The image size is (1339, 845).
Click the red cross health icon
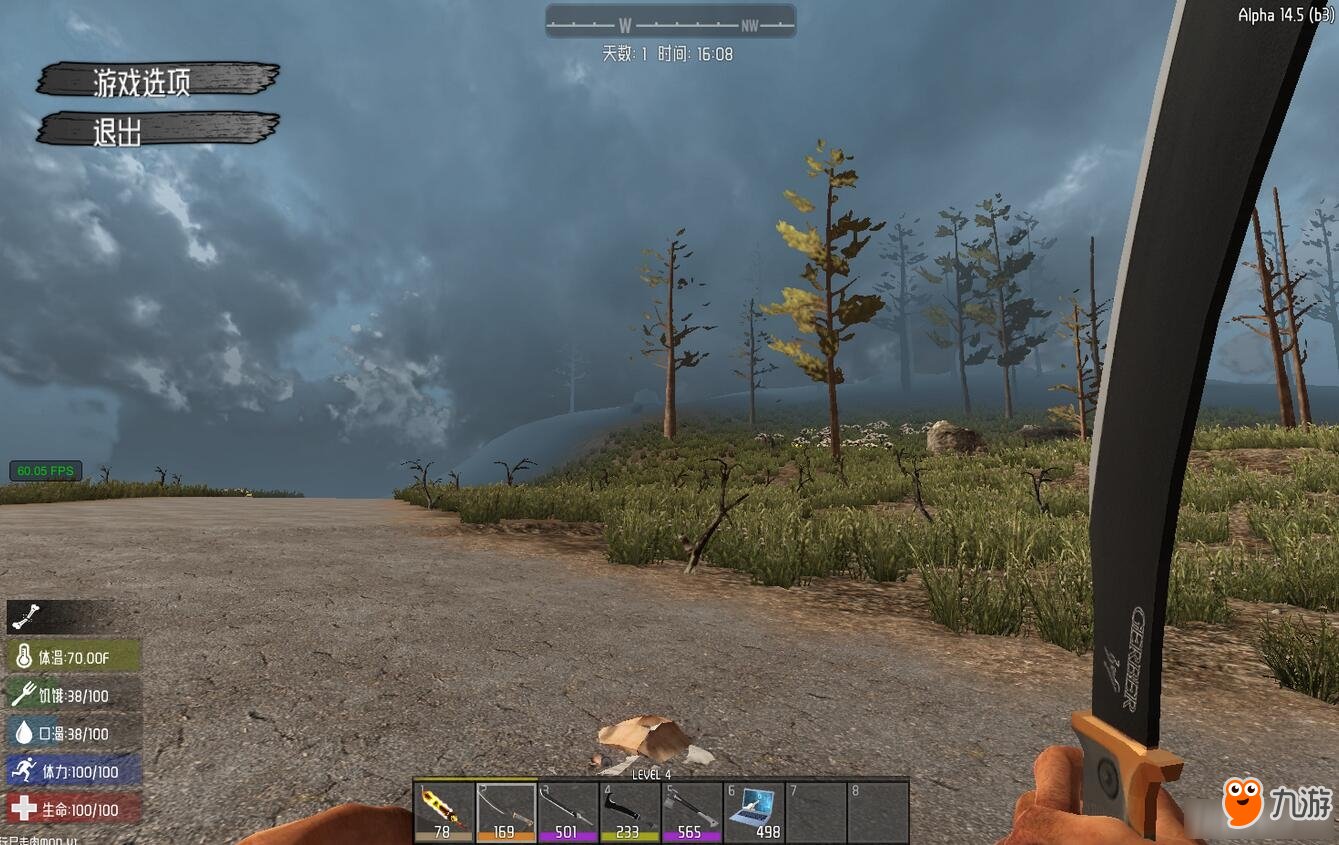[x=22, y=810]
